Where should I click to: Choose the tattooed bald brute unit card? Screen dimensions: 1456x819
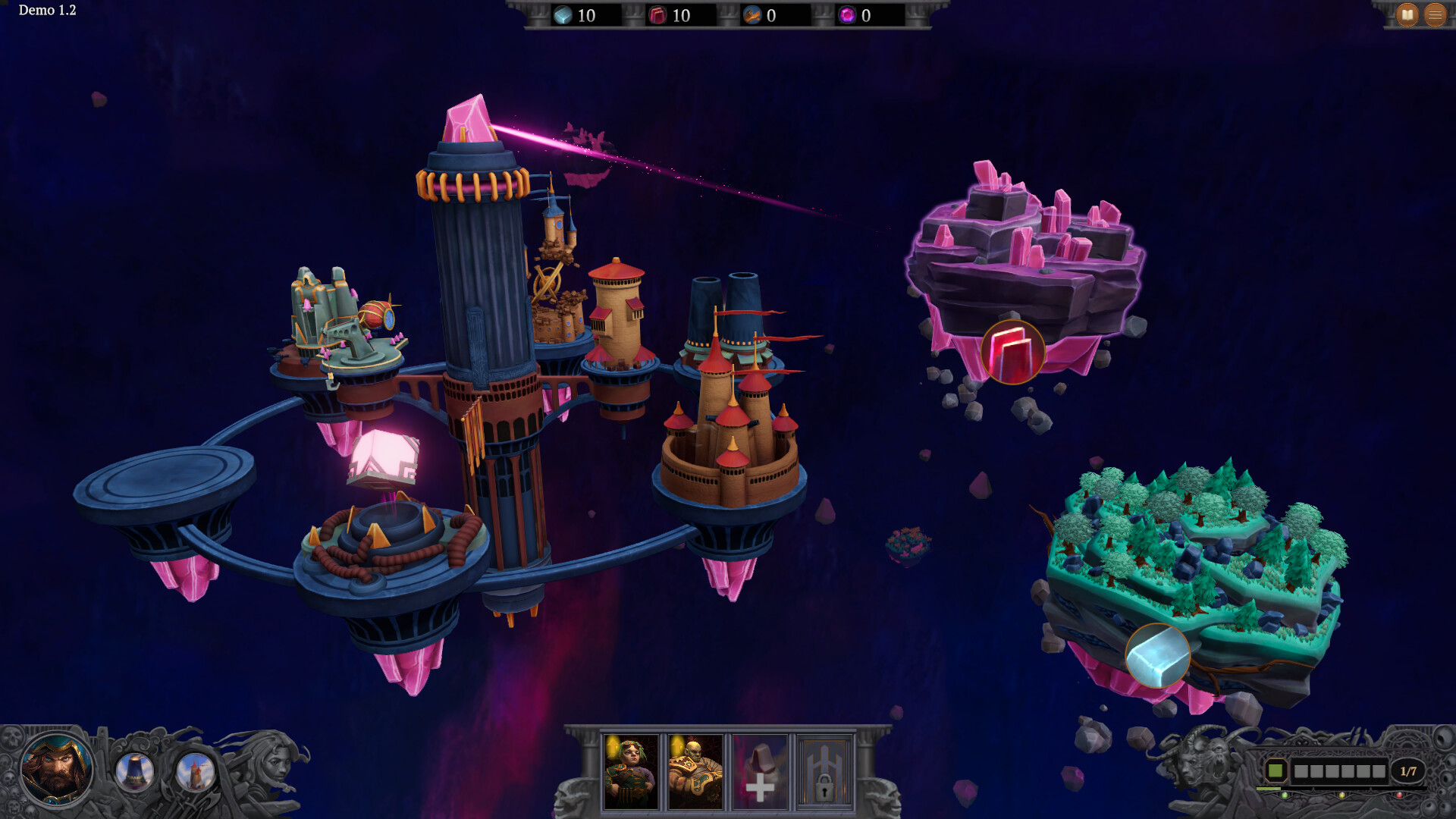(695, 771)
